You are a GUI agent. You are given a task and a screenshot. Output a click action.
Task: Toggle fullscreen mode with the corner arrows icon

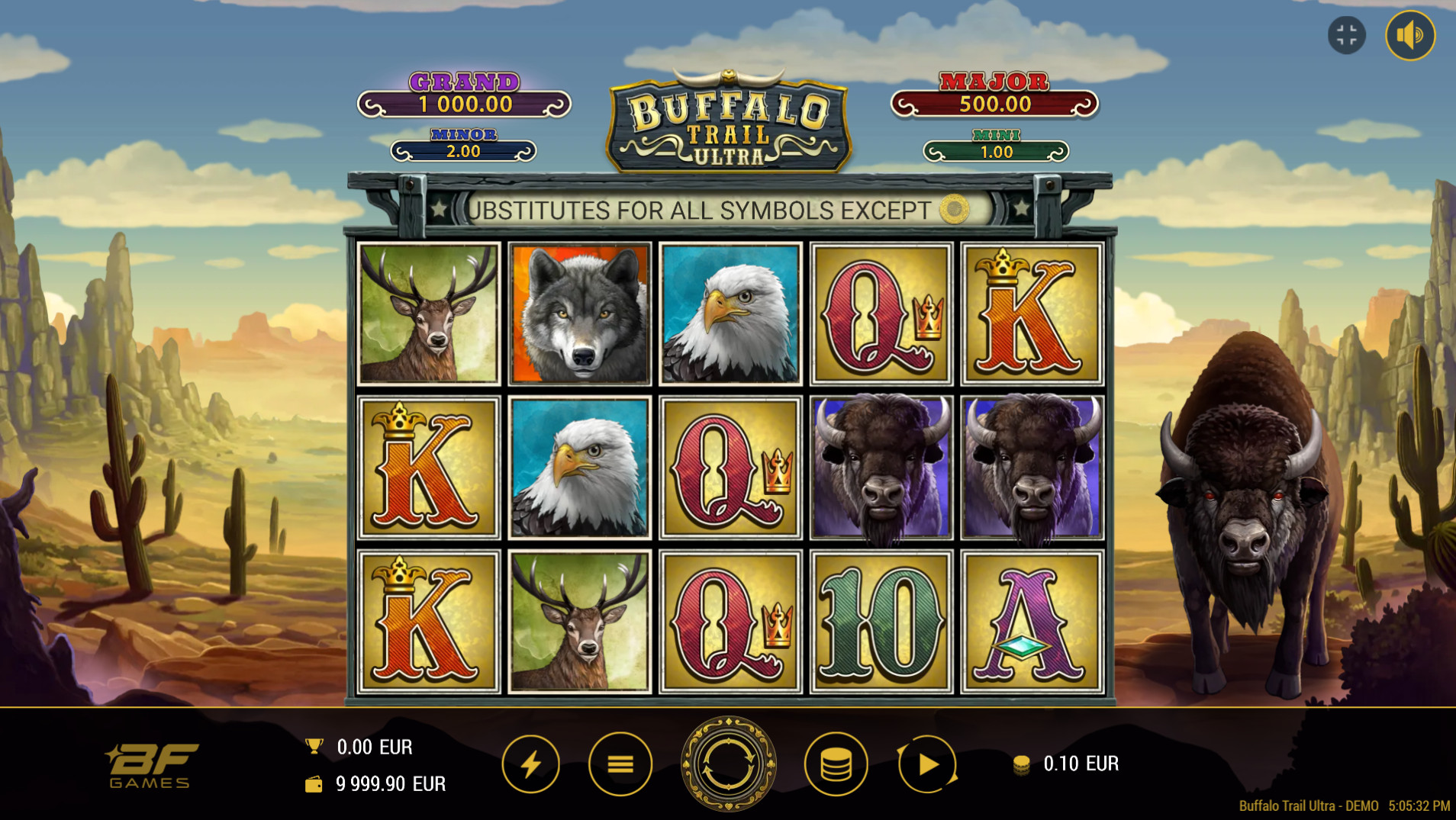pos(1347,35)
